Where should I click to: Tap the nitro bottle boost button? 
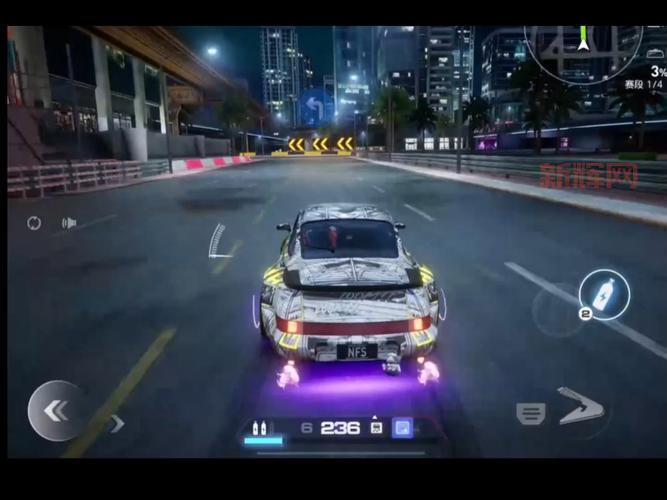pos(605,295)
